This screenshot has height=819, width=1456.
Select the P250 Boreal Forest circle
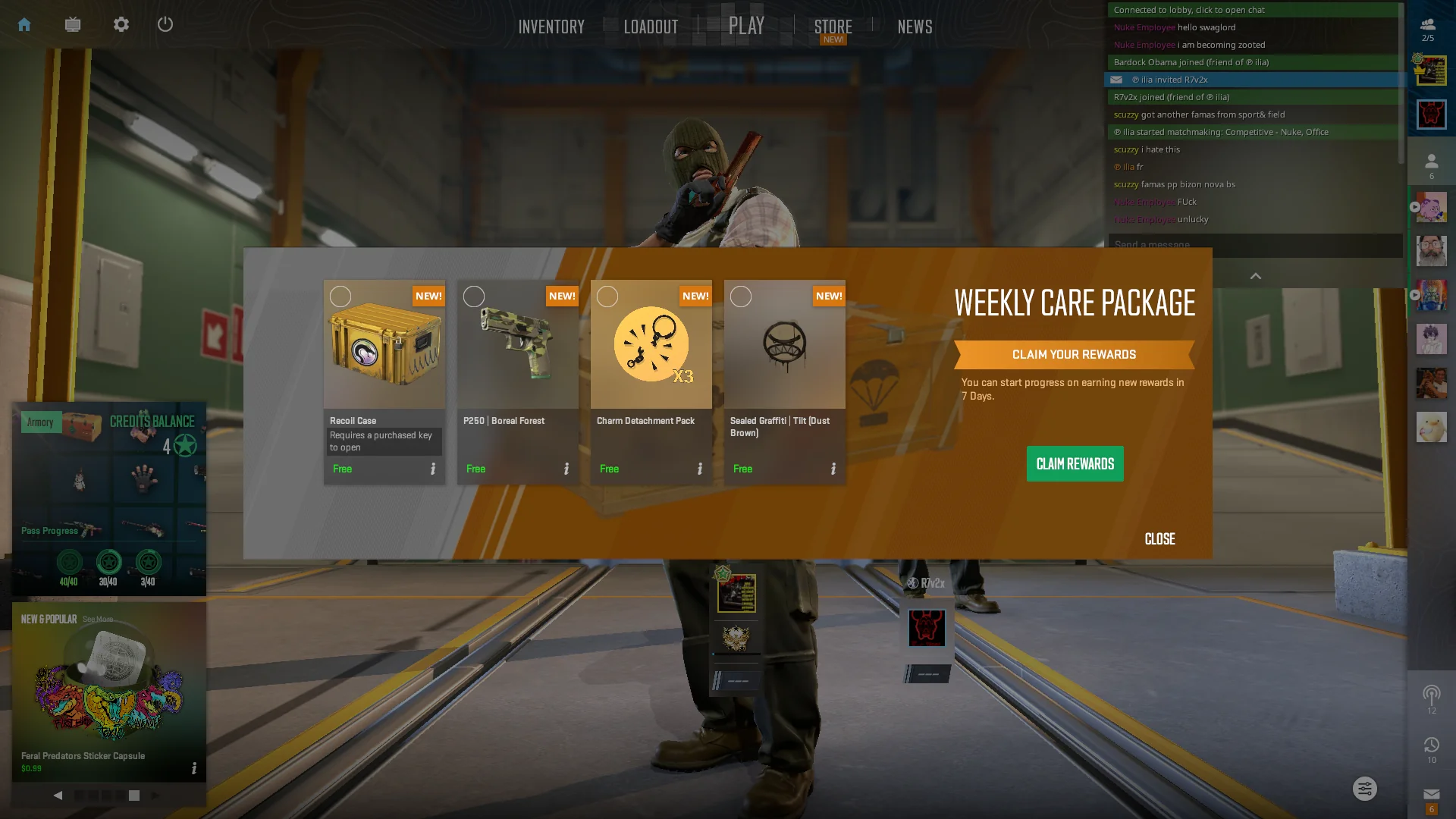click(x=474, y=296)
